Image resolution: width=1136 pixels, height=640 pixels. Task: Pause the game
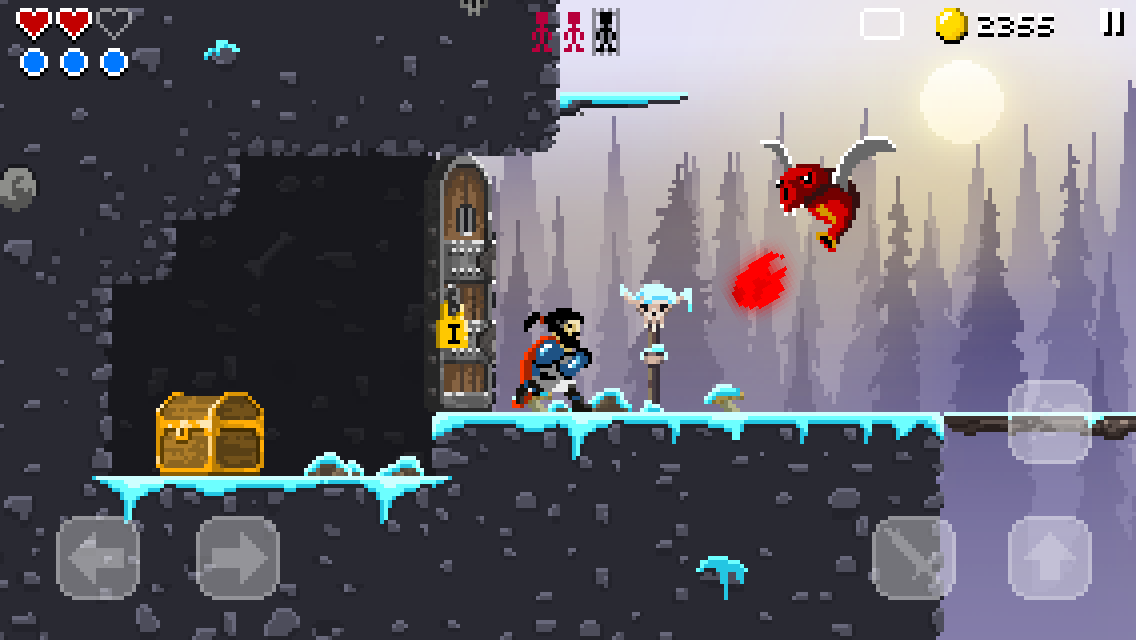click(1111, 24)
